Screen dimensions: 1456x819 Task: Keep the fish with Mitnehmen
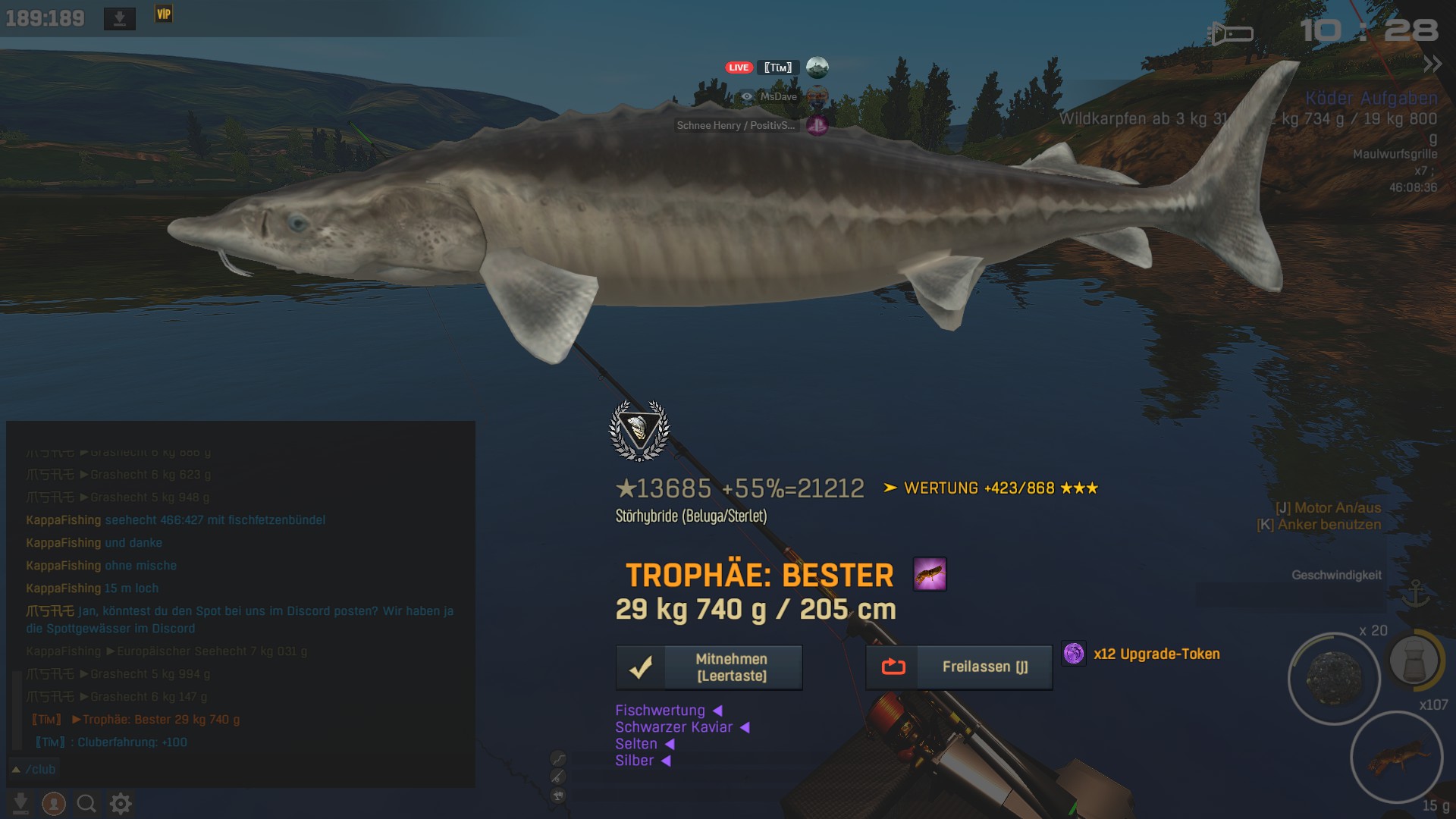pyautogui.click(x=709, y=667)
